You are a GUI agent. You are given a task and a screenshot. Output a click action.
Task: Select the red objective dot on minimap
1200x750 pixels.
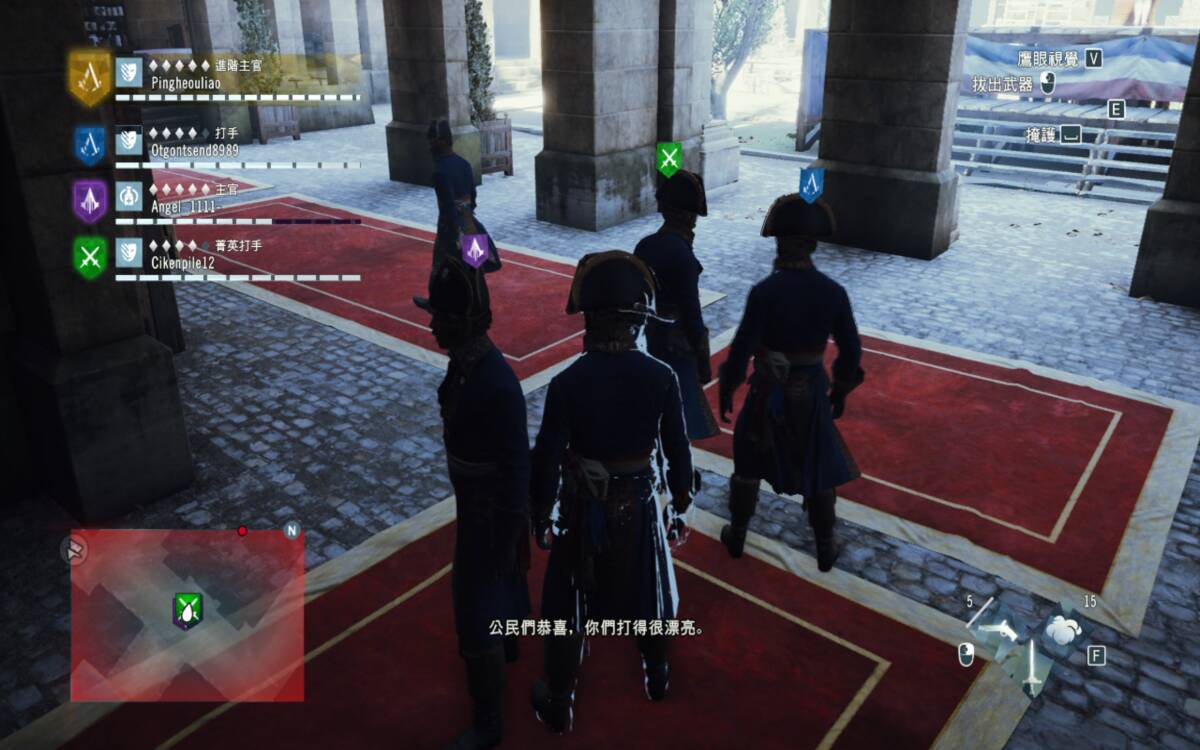tap(242, 530)
